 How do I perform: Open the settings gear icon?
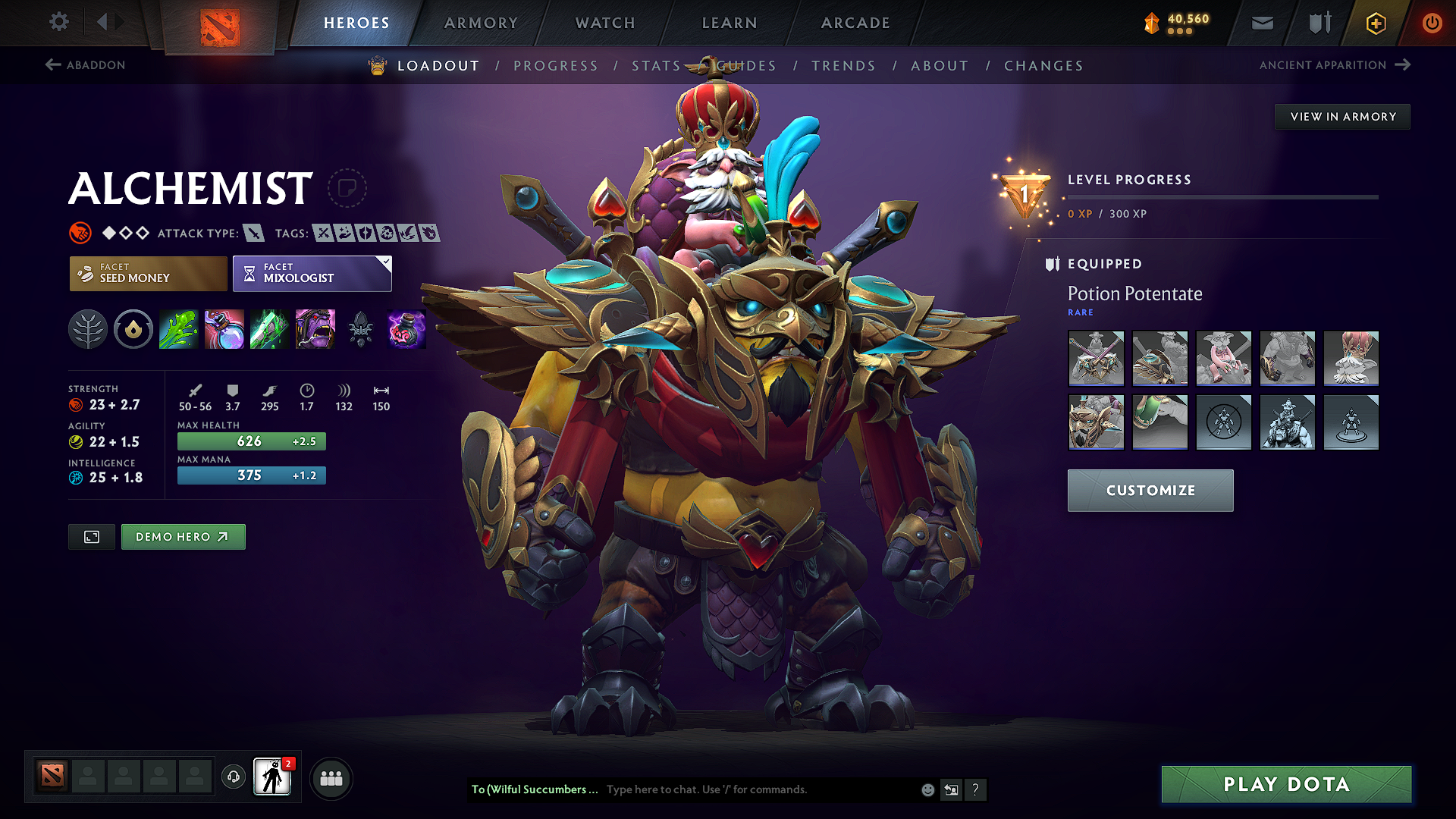[x=58, y=22]
